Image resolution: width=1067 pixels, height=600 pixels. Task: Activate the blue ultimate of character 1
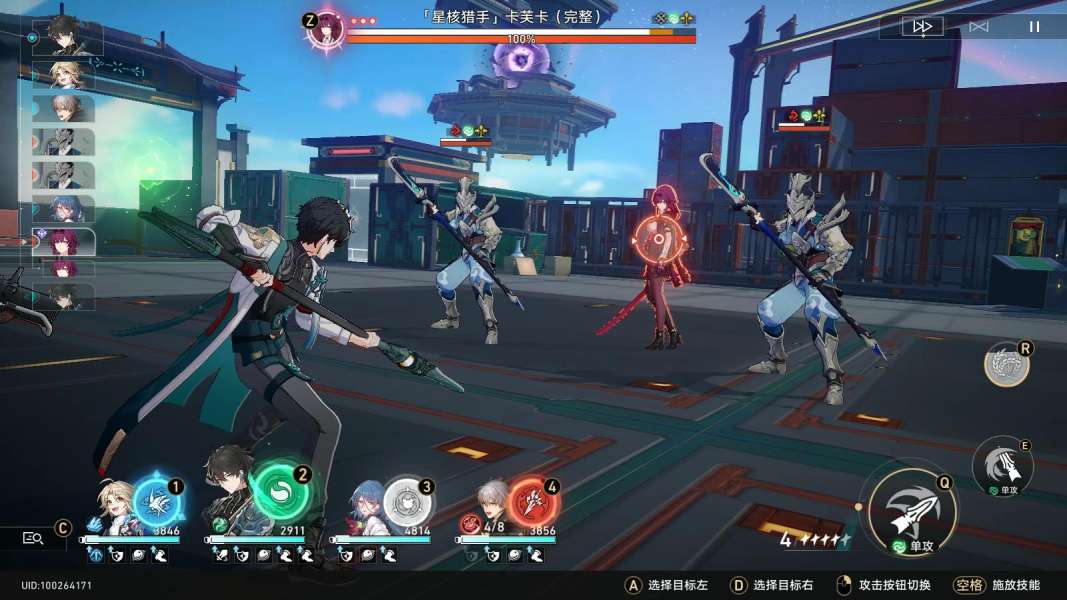(157, 502)
